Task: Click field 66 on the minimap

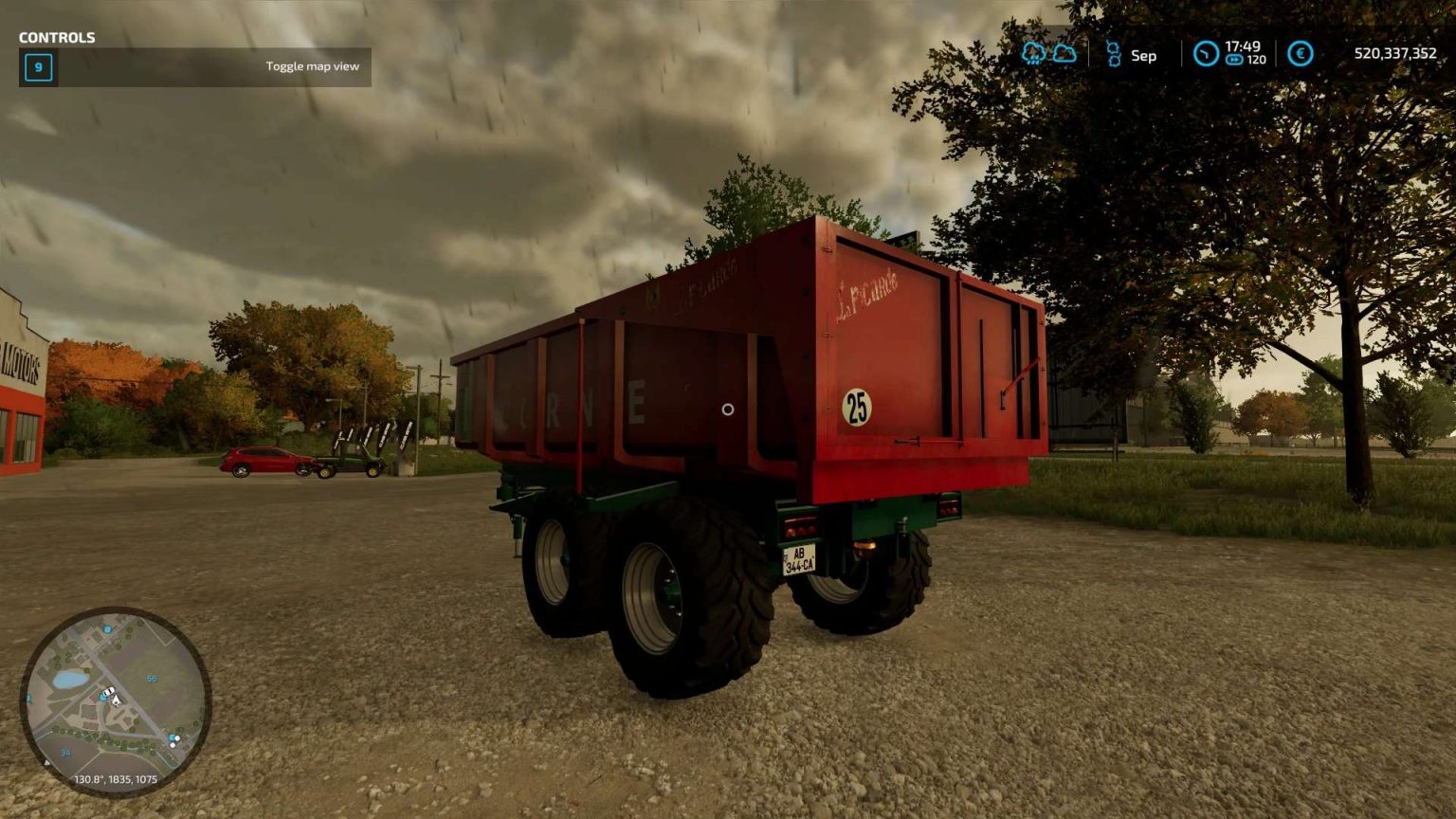Action: point(152,678)
